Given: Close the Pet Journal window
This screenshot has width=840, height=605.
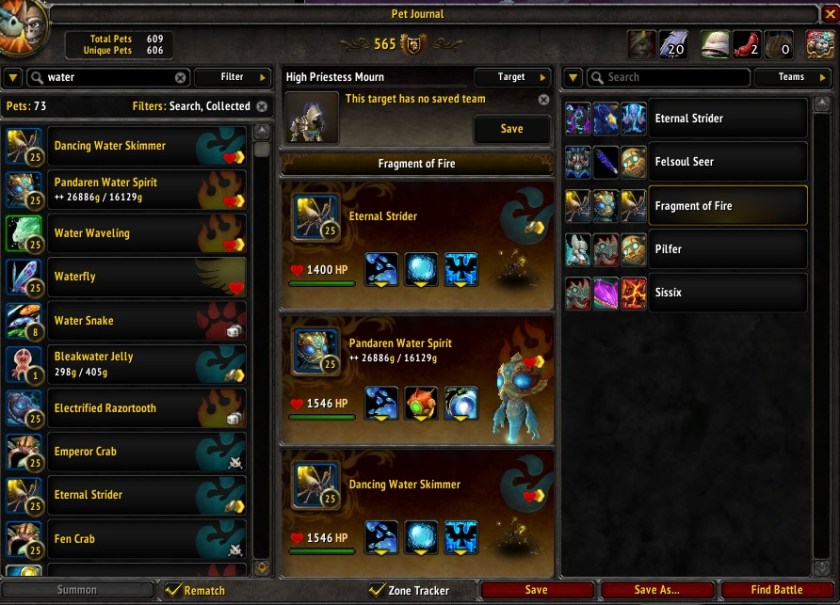Looking at the screenshot, I should [x=829, y=14].
